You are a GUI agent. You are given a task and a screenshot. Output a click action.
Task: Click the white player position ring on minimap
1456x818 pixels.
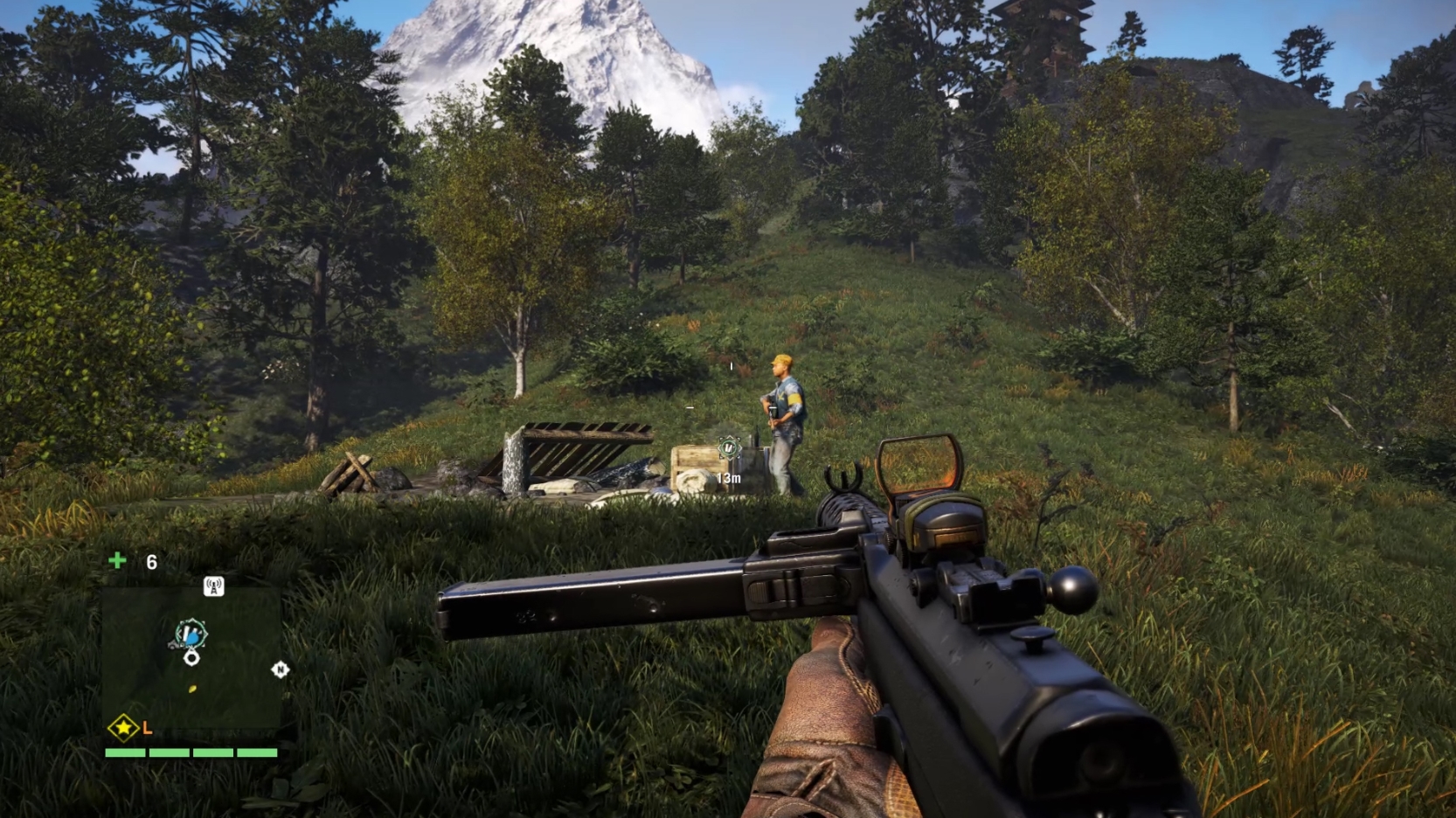click(191, 657)
